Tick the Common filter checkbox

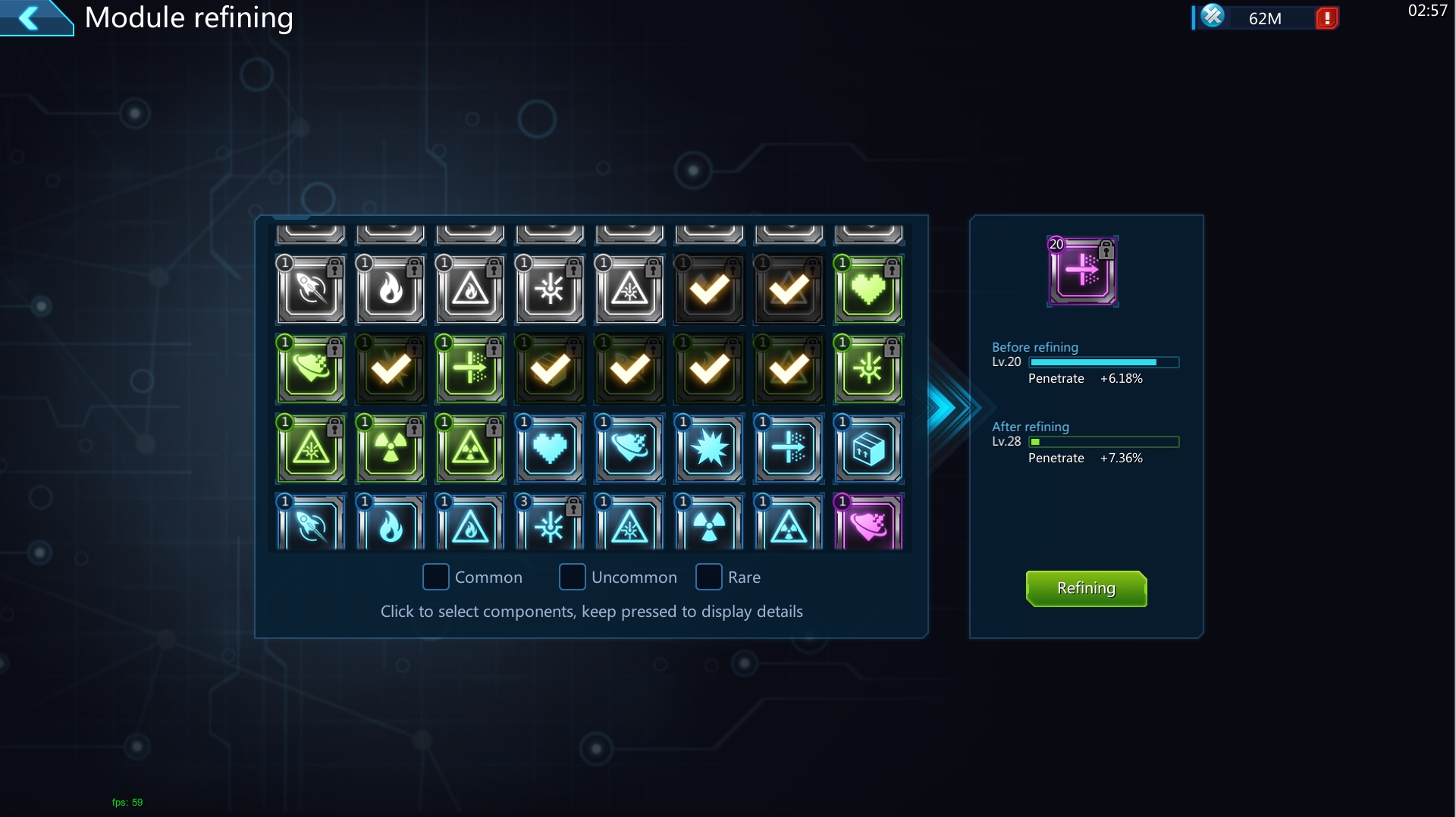436,577
